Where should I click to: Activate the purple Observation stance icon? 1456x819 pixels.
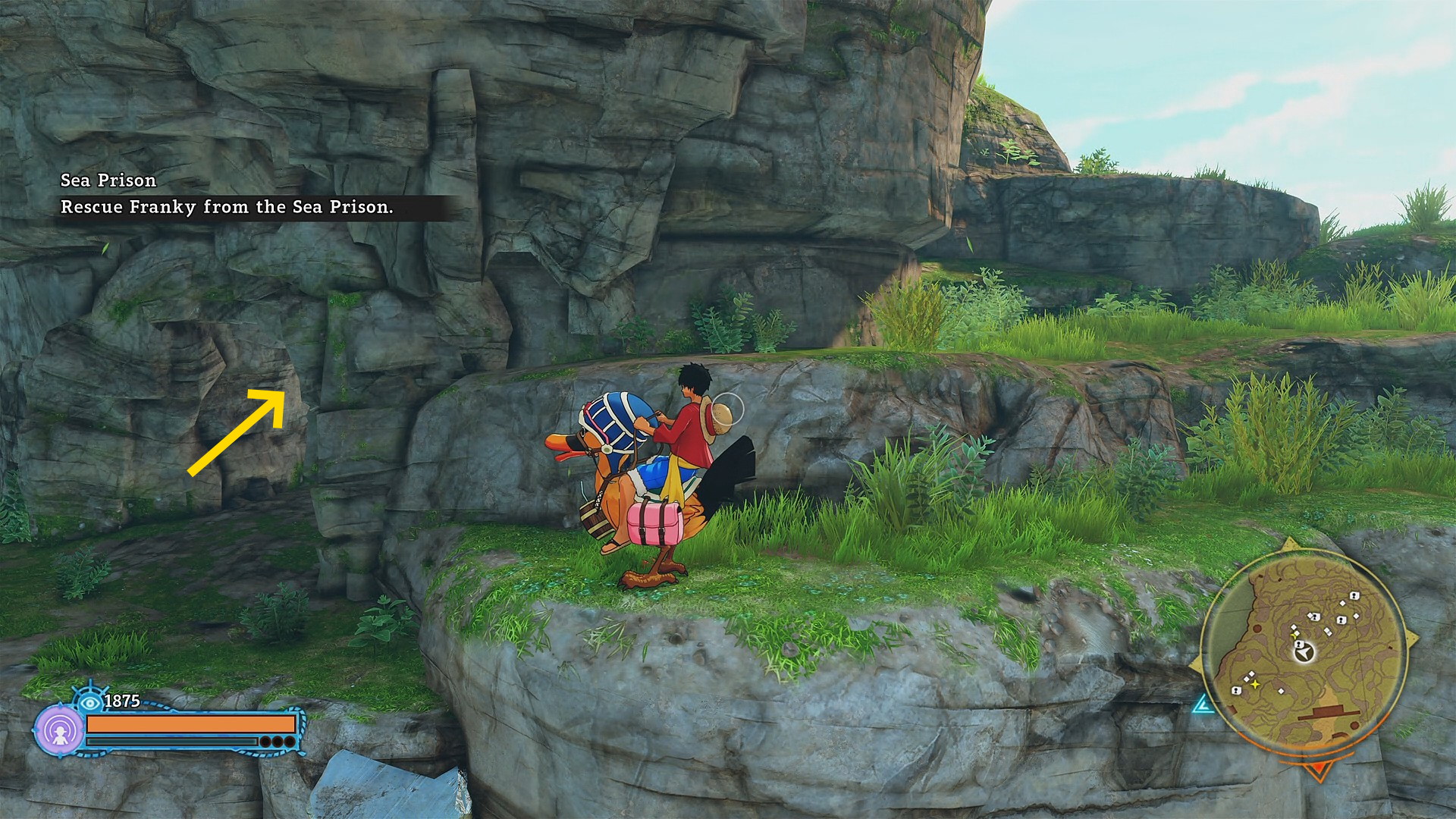tap(59, 731)
